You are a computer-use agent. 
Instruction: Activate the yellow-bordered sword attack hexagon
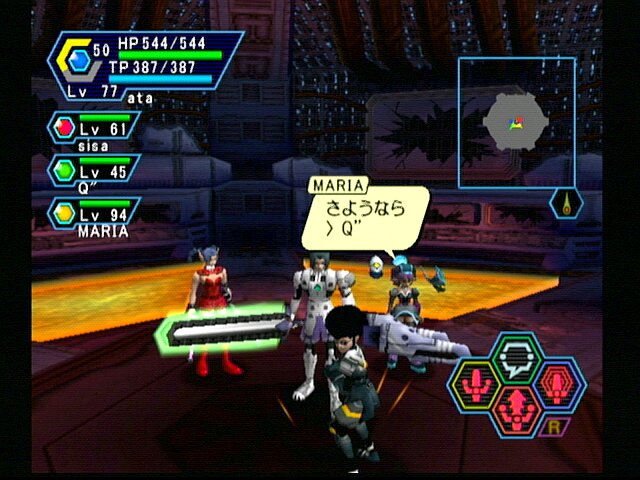pos(474,384)
